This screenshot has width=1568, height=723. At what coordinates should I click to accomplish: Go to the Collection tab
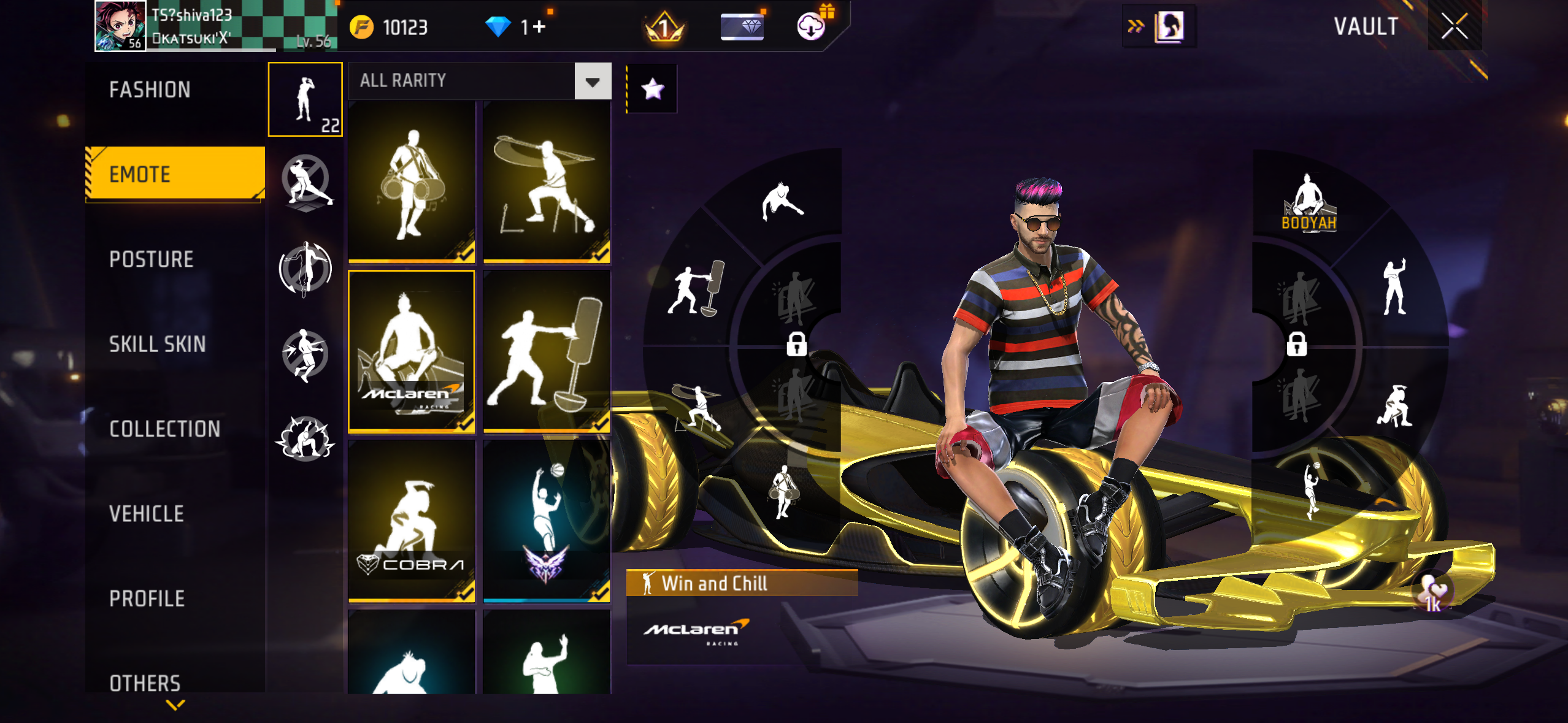point(165,429)
